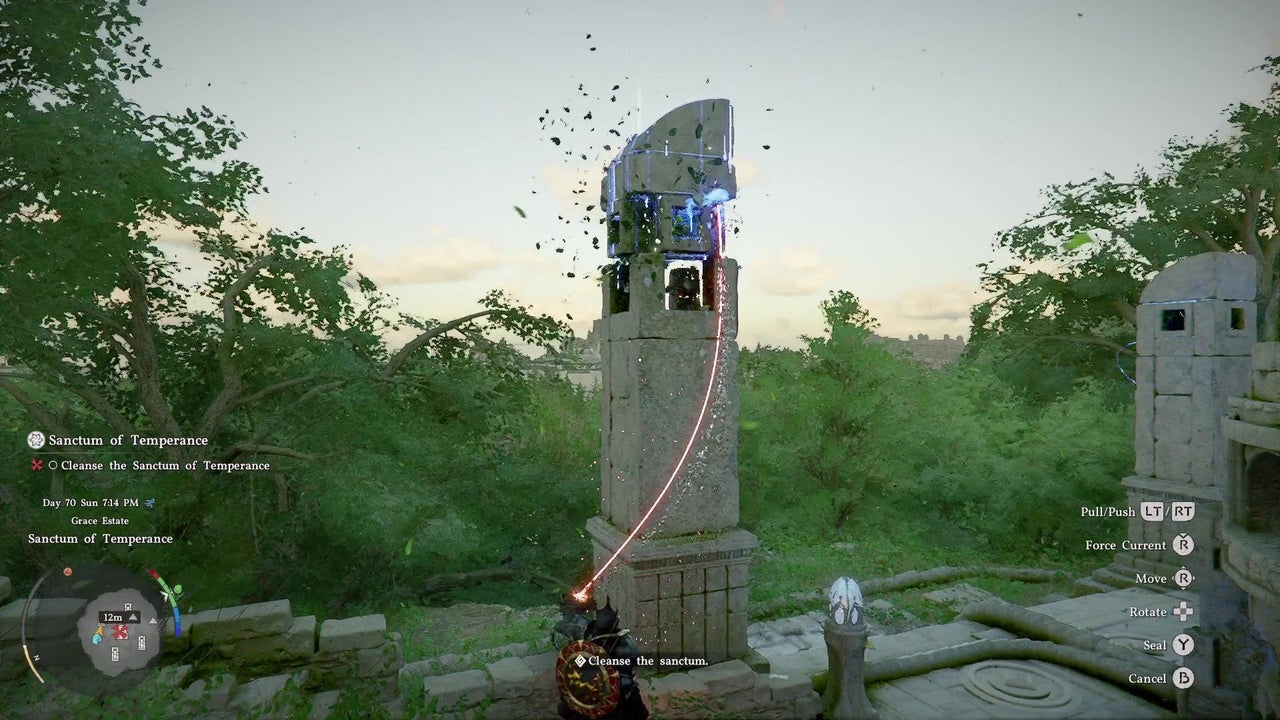
Task: Click the quest emblem beside the Sanctum title
Action: click(36, 440)
